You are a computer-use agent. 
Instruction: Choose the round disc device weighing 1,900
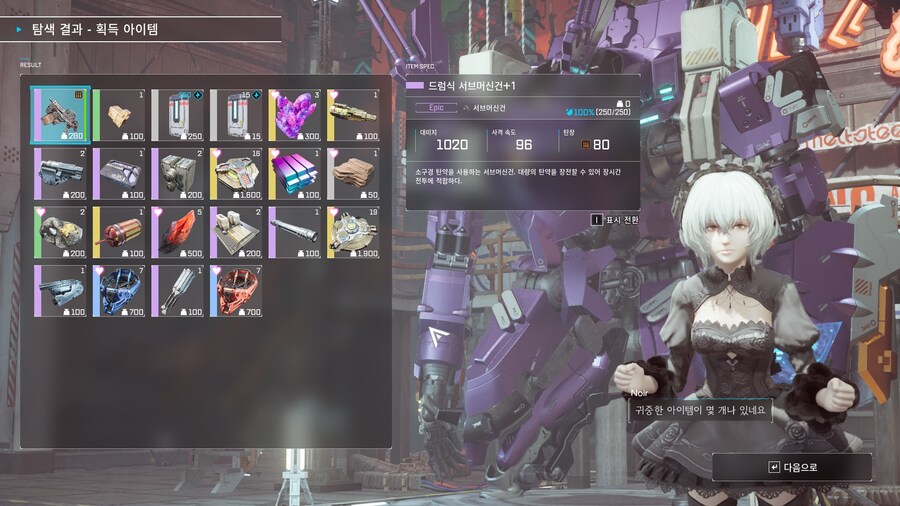tap(354, 231)
